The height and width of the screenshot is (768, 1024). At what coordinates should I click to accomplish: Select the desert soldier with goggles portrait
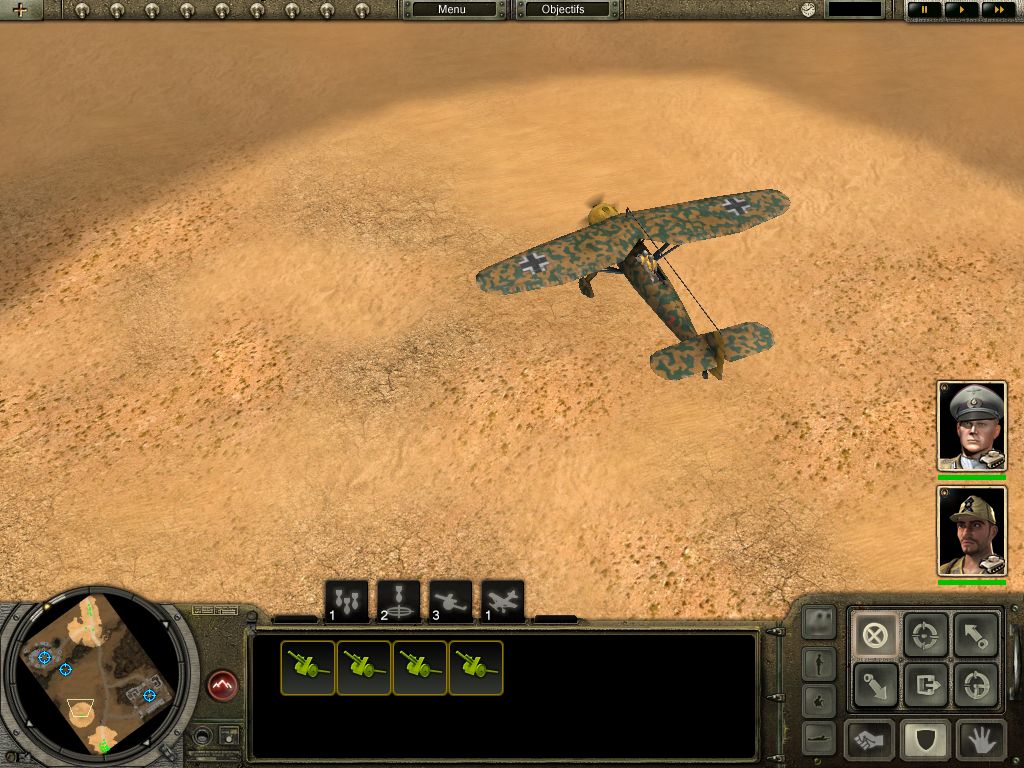971,531
